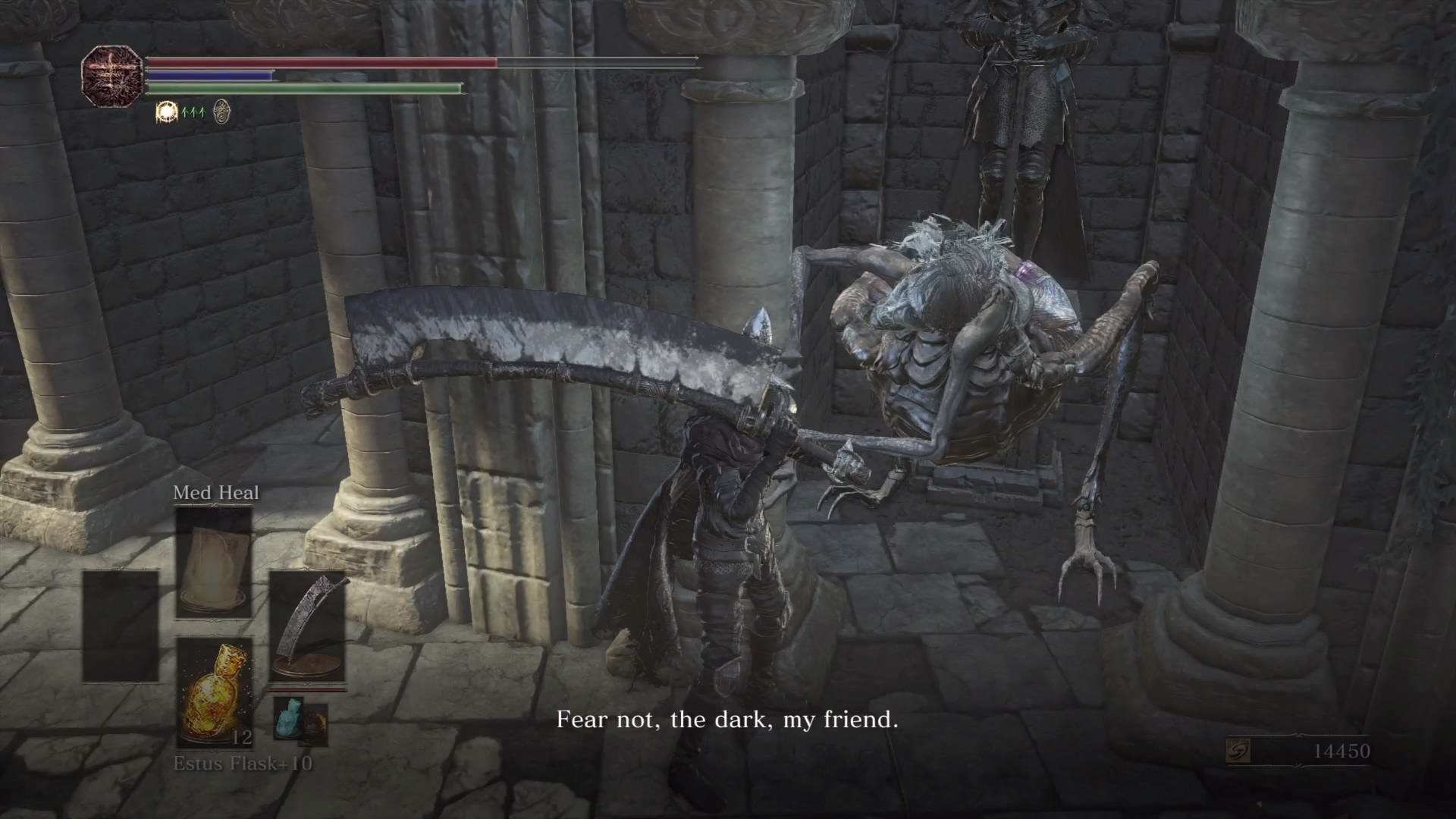Select the curved greatsword weapon slot
The height and width of the screenshot is (819, 1456).
(307, 627)
